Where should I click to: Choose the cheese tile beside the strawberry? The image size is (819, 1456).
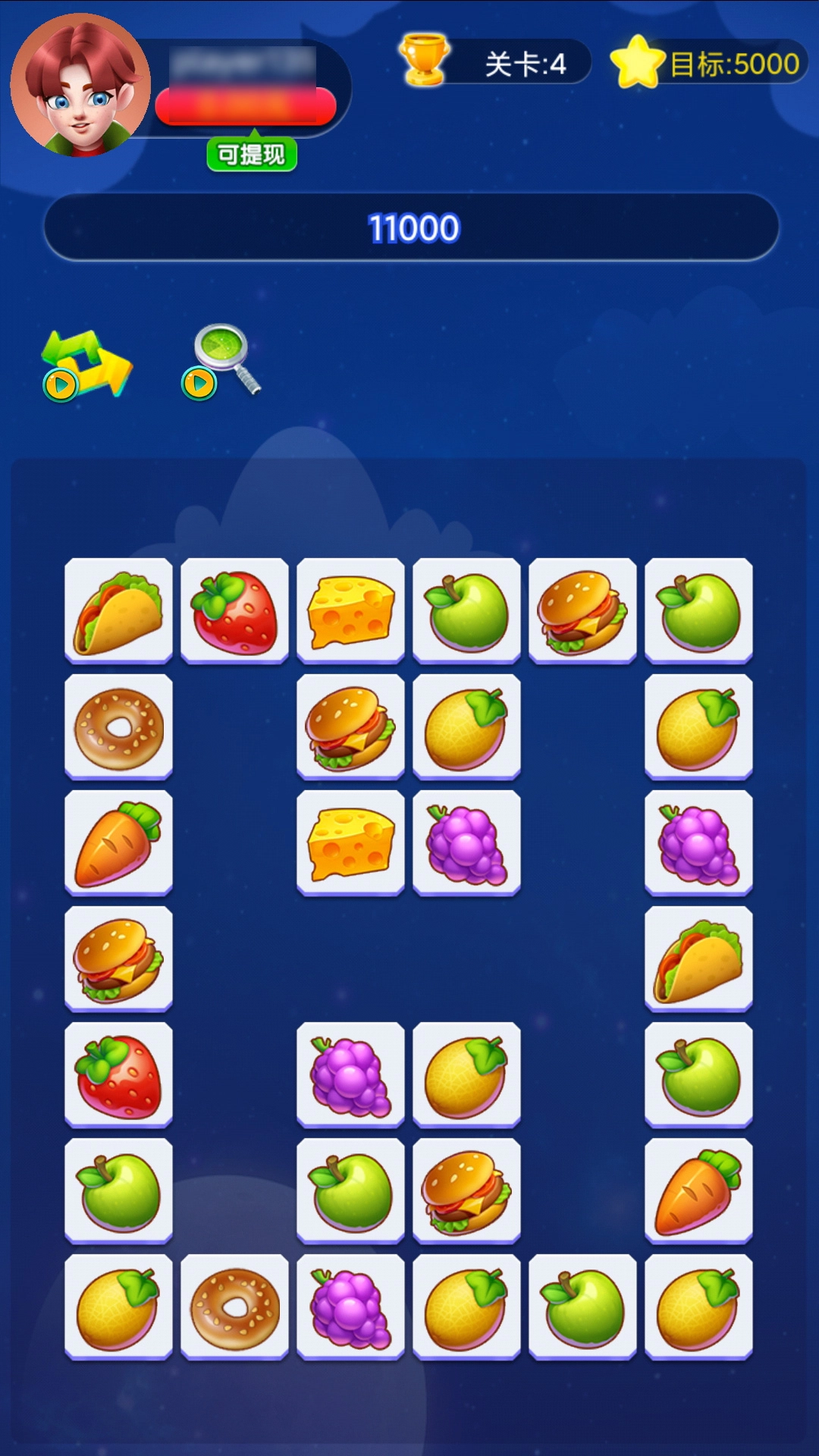click(x=350, y=611)
